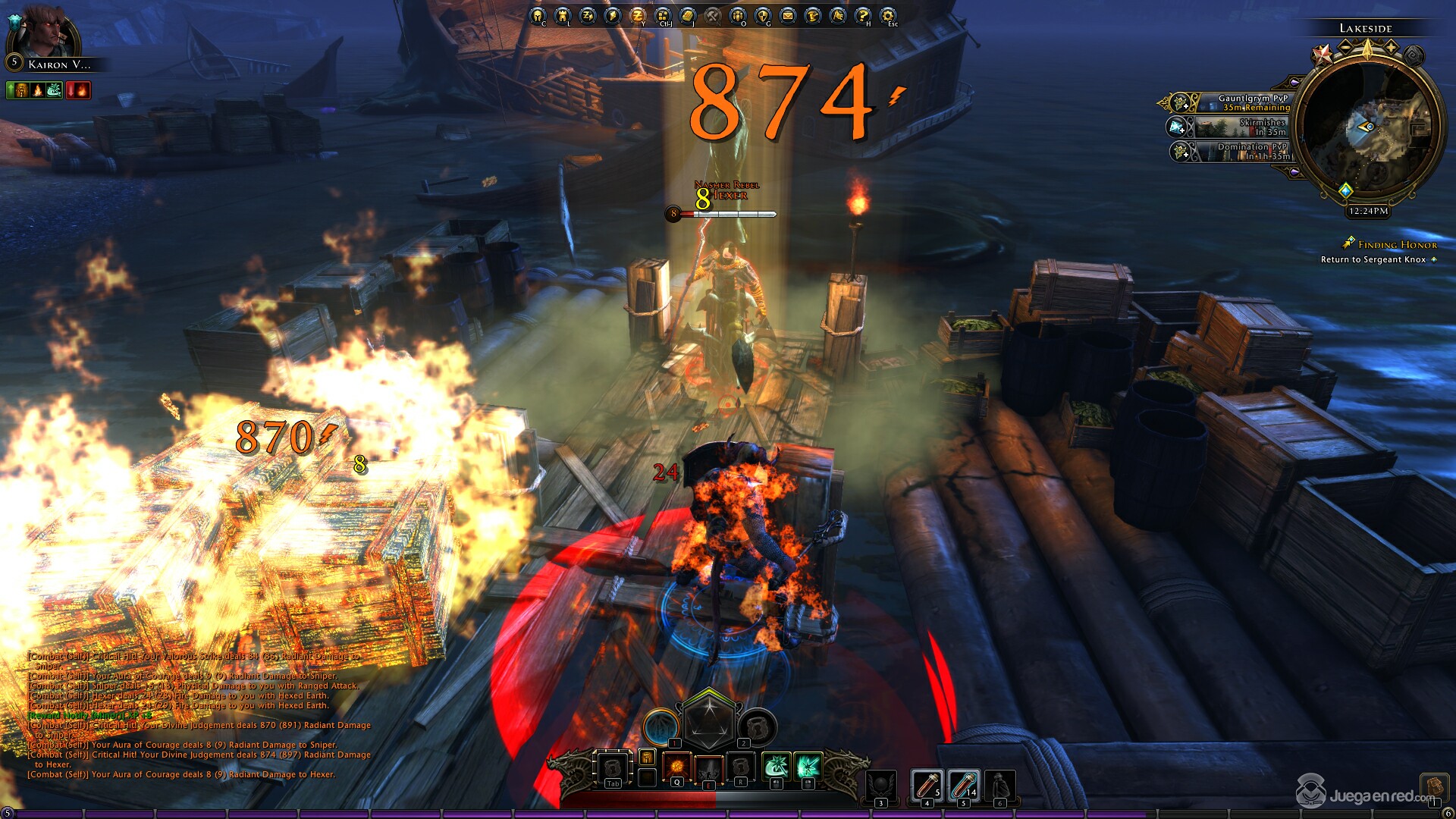Click the circular Lakeside minimap
This screenshot has height=819, width=1456.
[1369, 127]
